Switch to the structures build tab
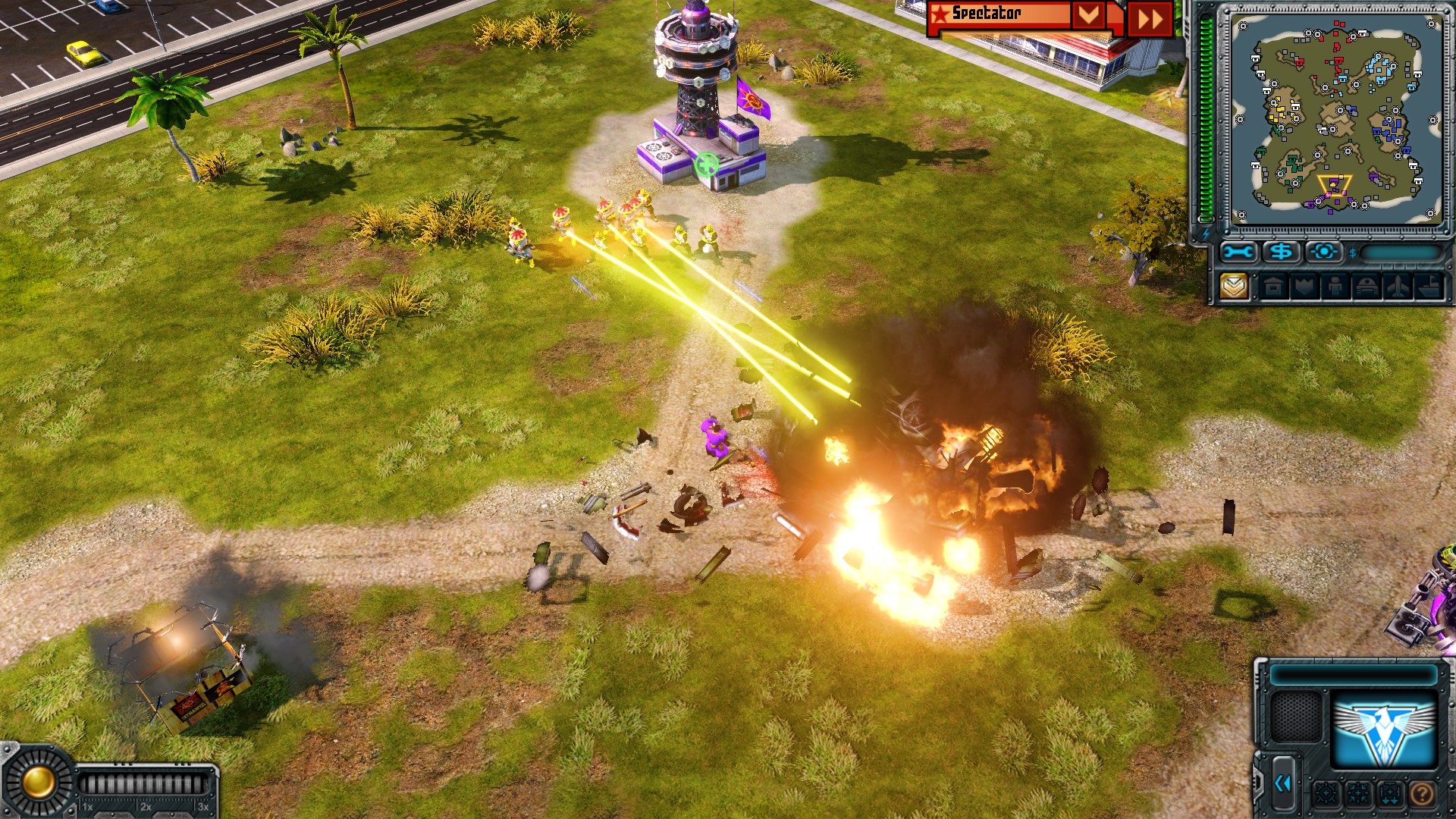 coord(1274,287)
